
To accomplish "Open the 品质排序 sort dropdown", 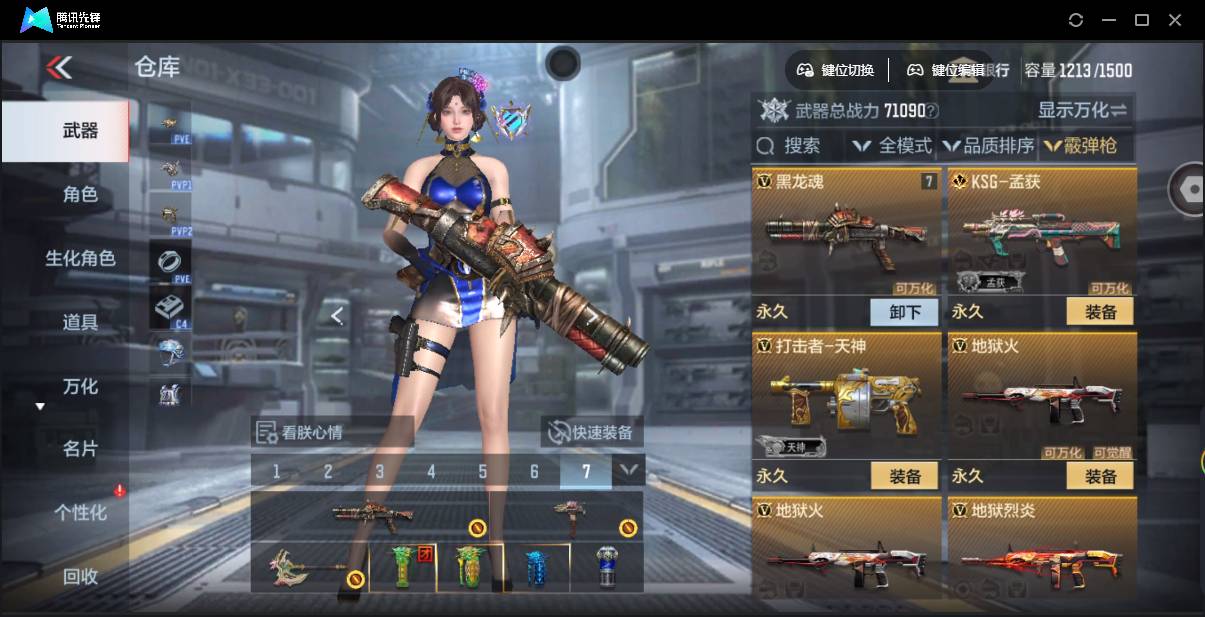I will (988, 146).
